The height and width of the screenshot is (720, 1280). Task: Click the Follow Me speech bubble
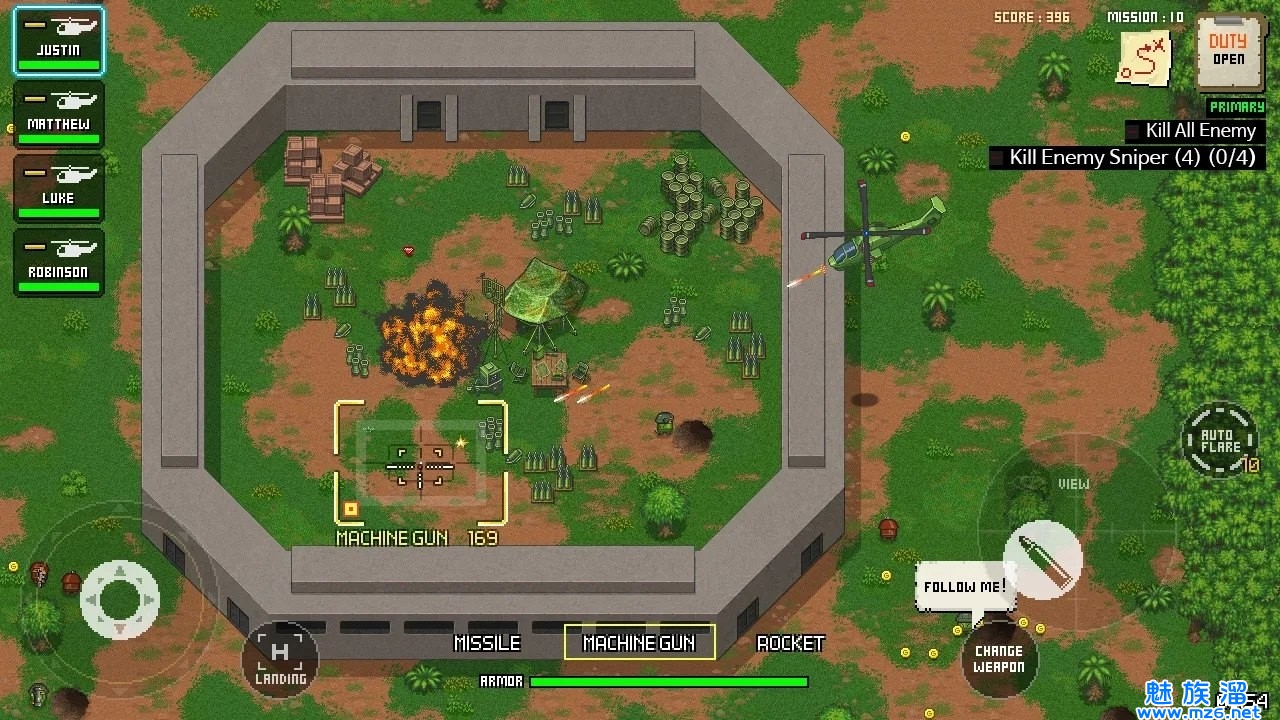tap(965, 588)
